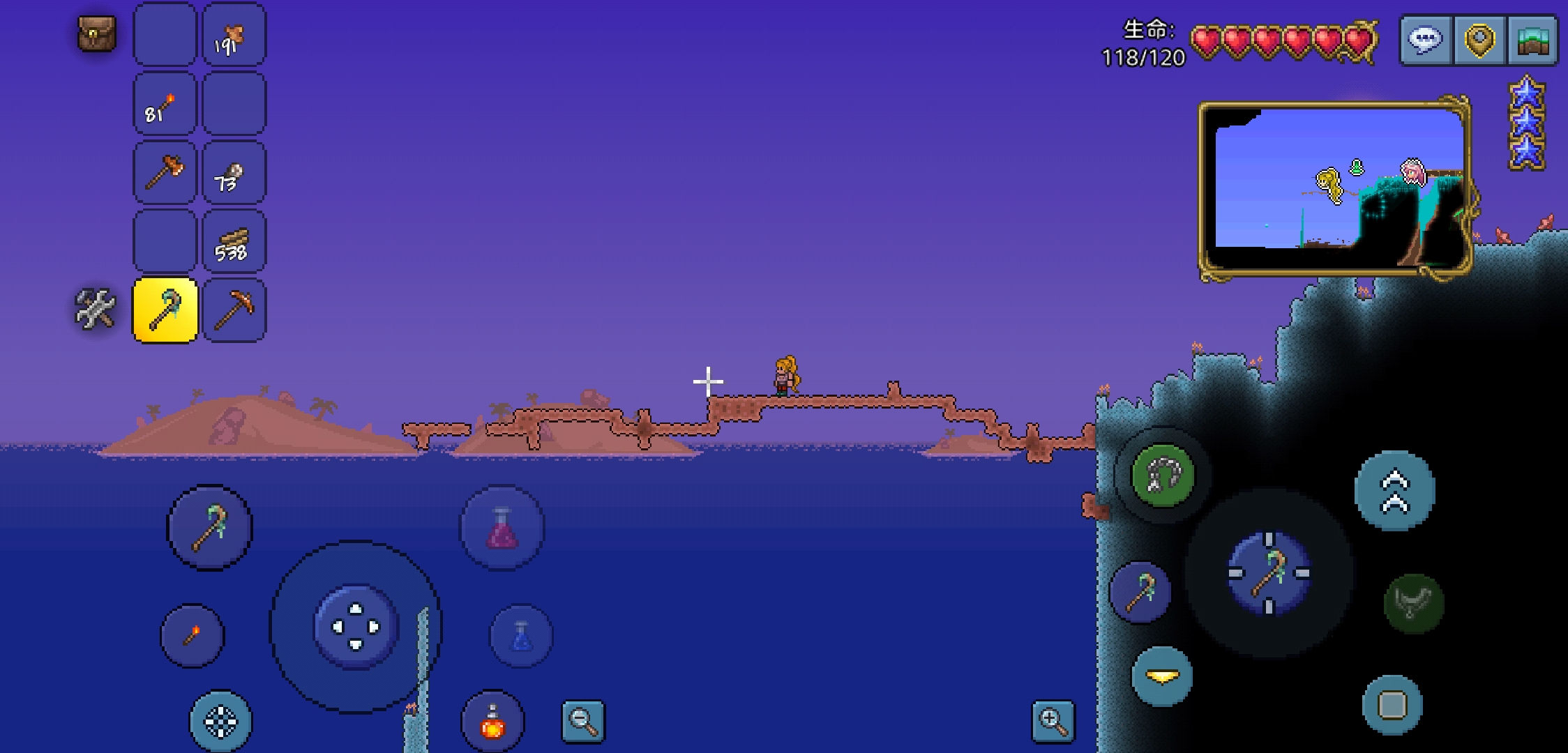Open the crossed tools settings icon

tap(95, 308)
